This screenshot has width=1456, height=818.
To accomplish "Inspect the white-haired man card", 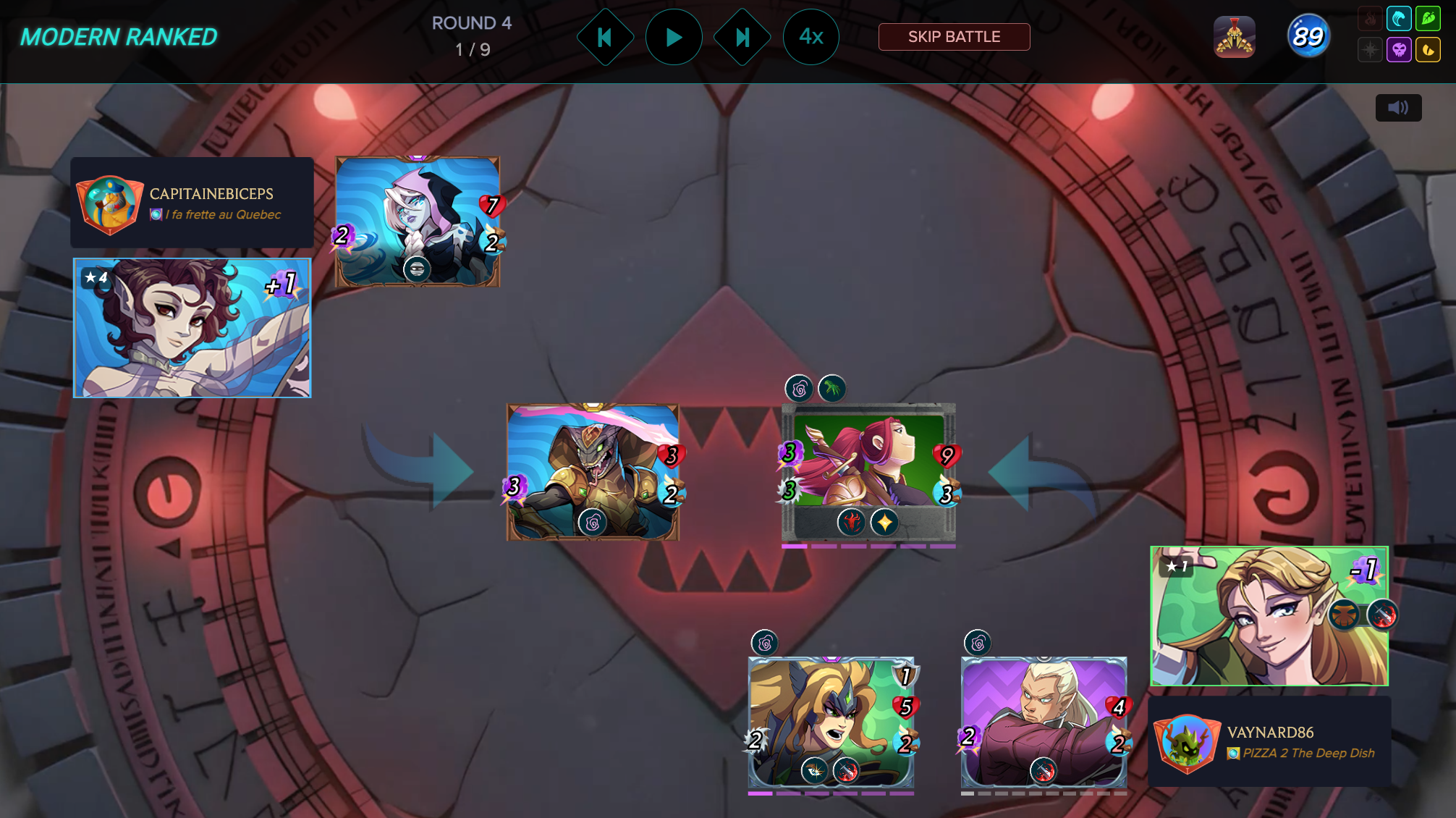I will click(1044, 722).
